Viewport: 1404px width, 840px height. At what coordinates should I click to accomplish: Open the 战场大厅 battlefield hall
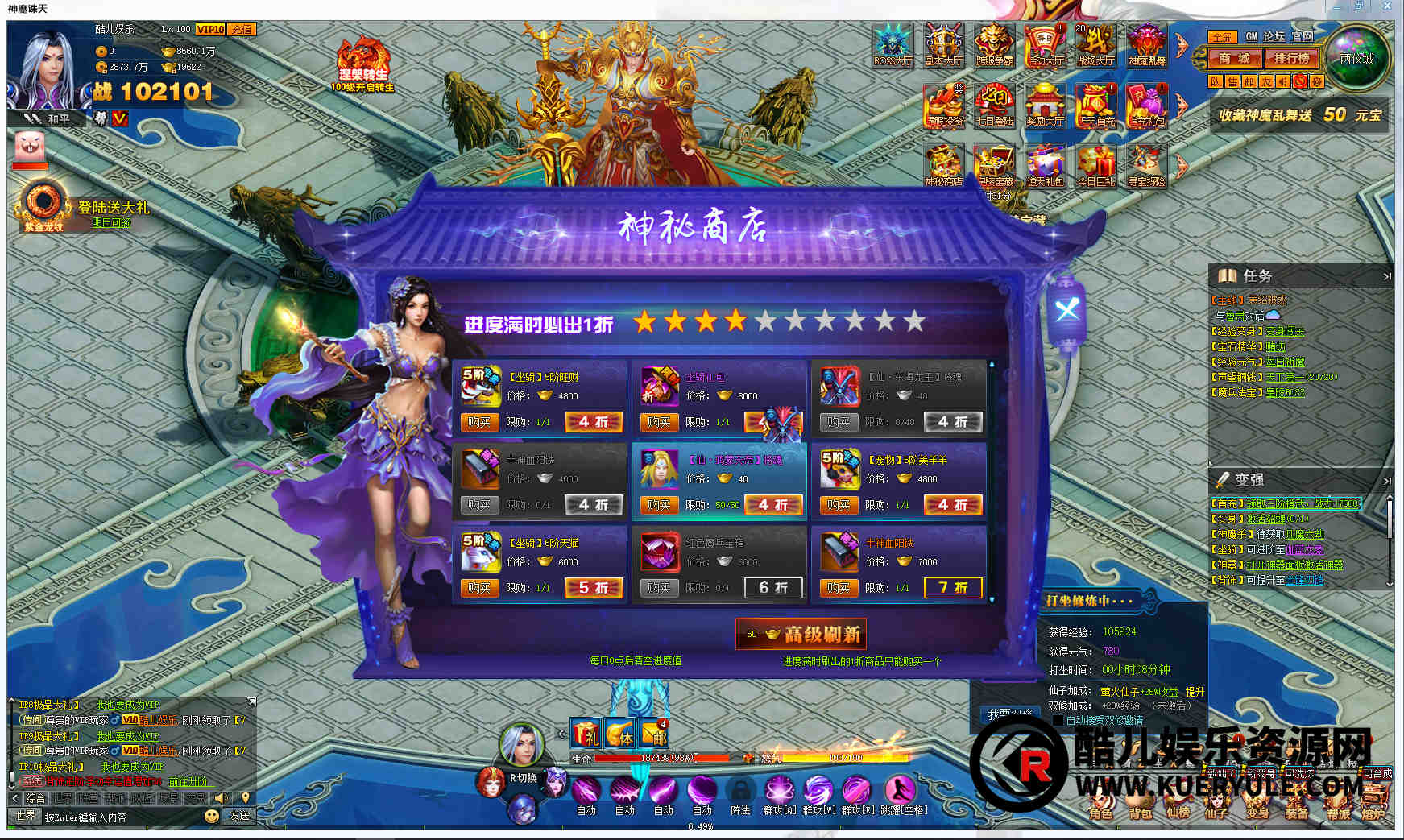[x=1095, y=44]
